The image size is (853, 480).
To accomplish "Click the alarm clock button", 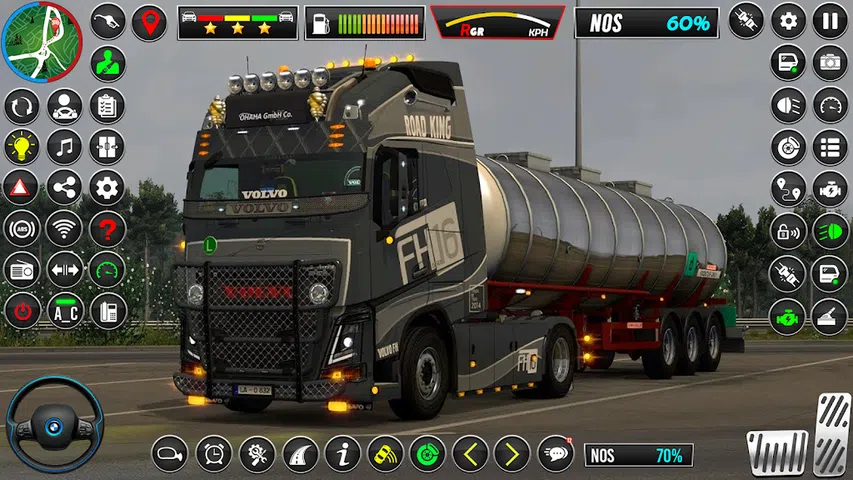I will [213, 454].
